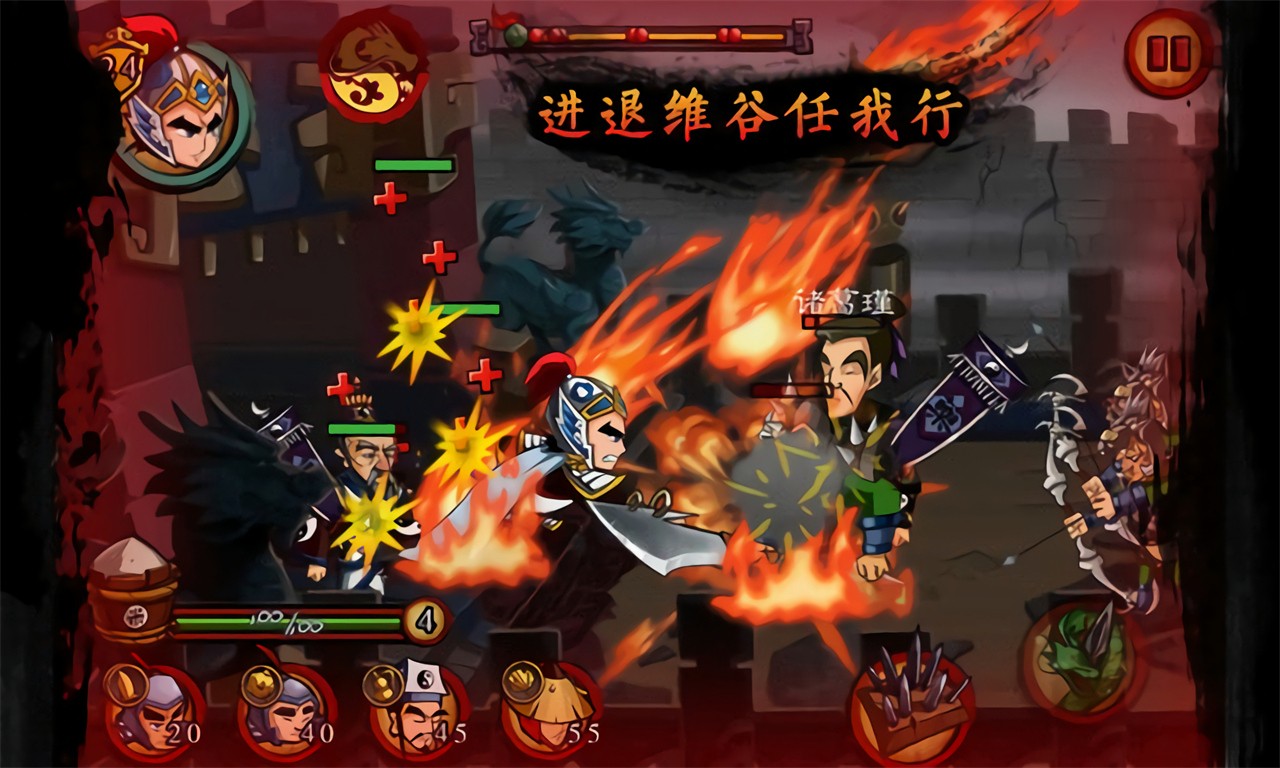Deploy the 55-cost straw hat unit

coord(551,712)
